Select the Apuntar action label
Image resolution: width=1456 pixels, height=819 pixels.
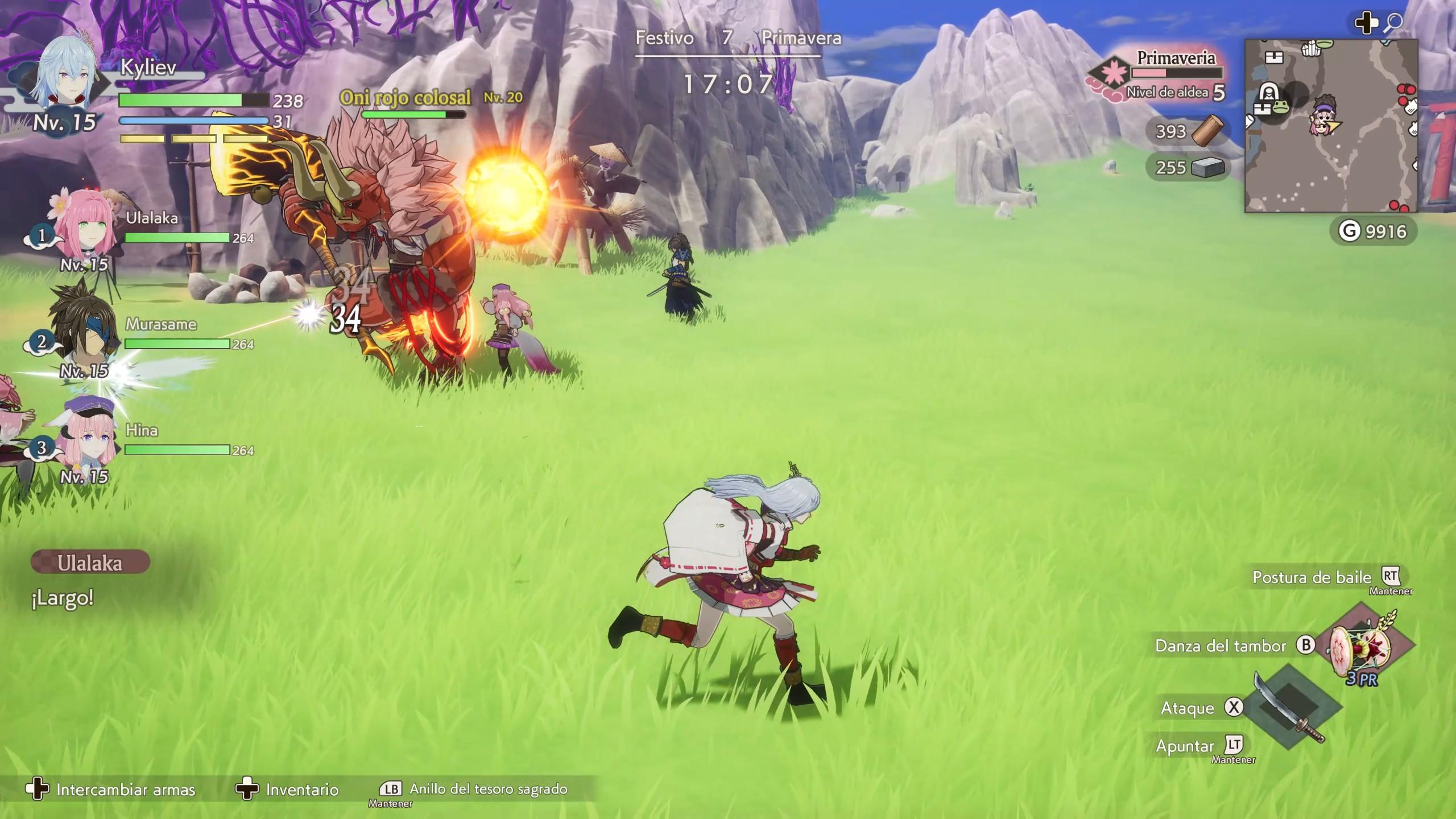[x=1185, y=746]
